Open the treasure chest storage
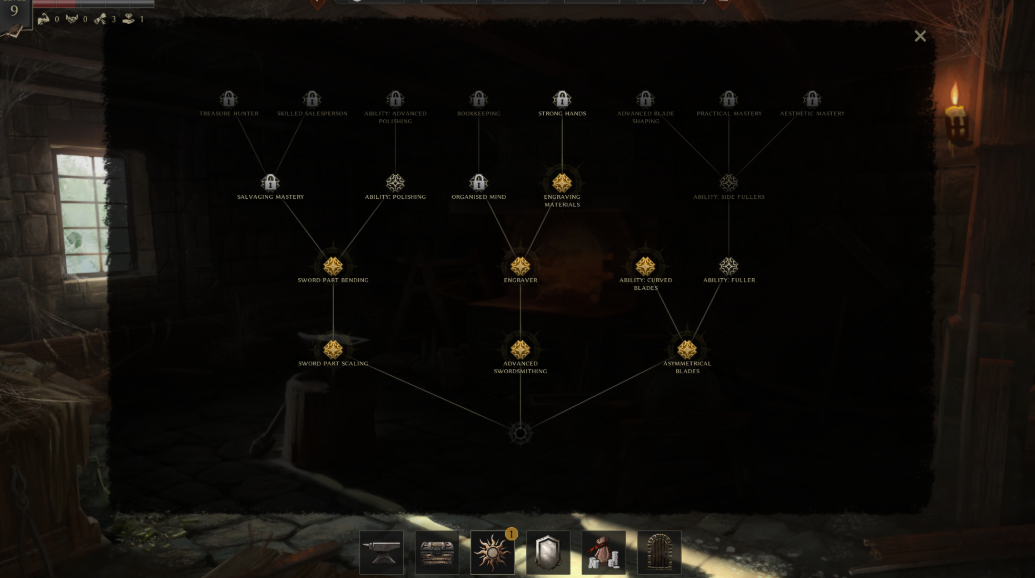Image resolution: width=1035 pixels, height=578 pixels. (x=437, y=552)
